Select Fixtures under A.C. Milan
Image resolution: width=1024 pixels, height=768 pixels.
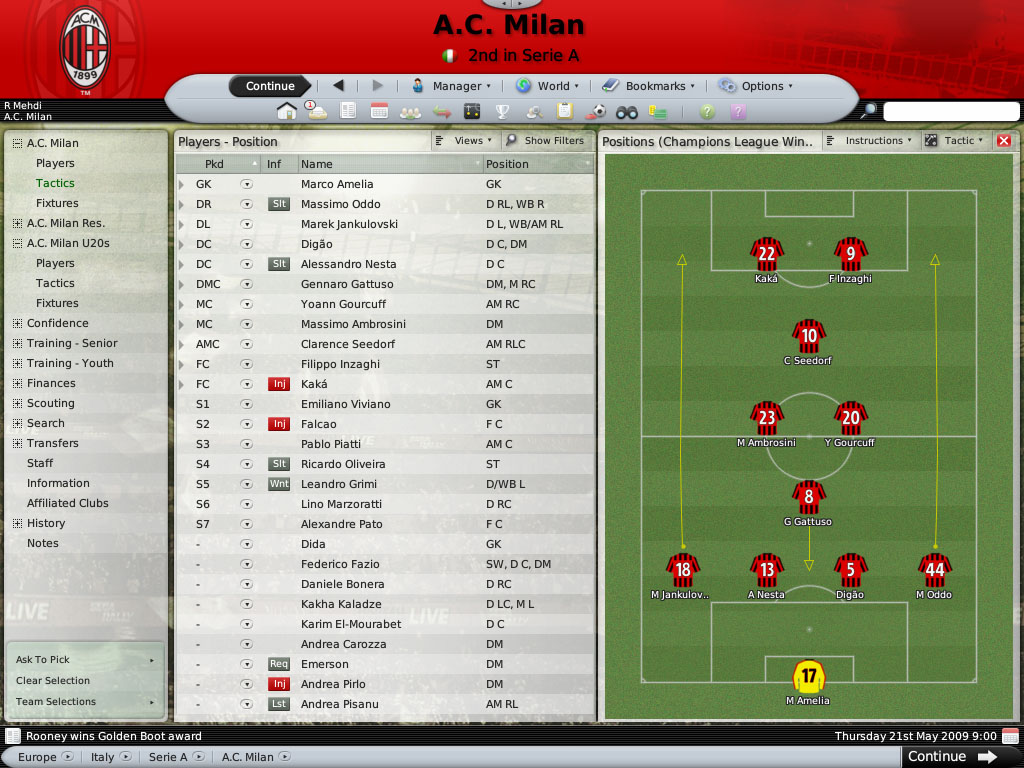pyautogui.click(x=57, y=203)
